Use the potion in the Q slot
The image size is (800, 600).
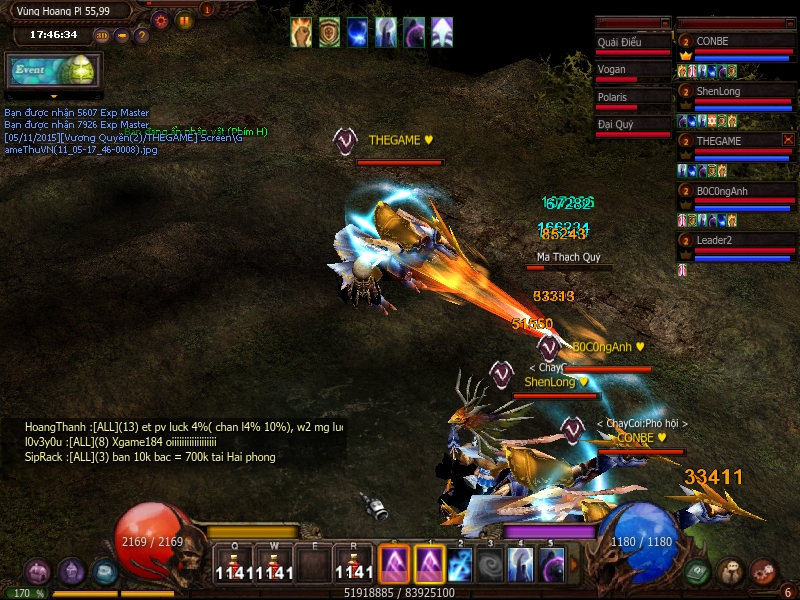click(x=234, y=563)
